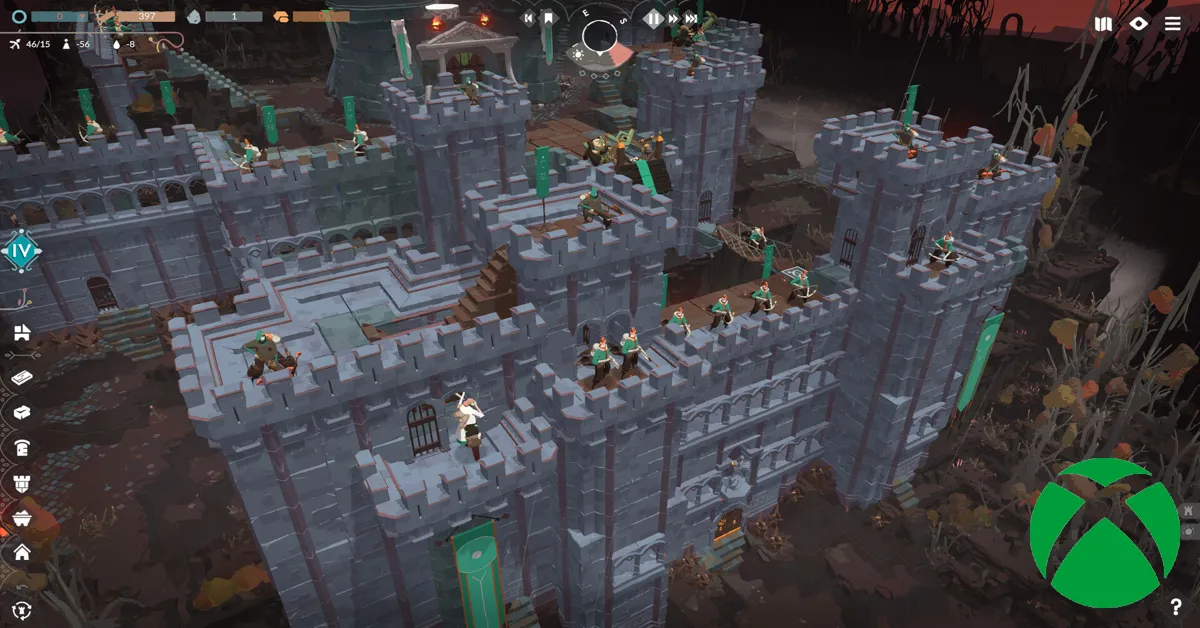Click the circular arrows tower icon
This screenshot has height=628, width=1200.
coord(21,608)
